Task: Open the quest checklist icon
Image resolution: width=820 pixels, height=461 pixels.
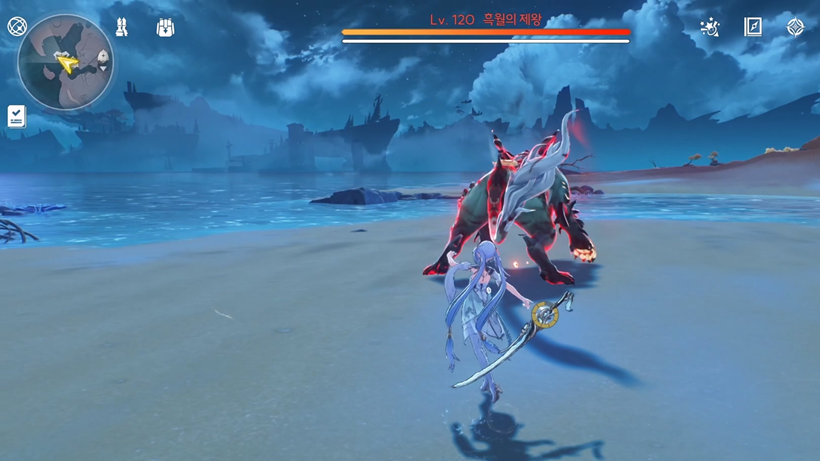Action: tap(17, 116)
